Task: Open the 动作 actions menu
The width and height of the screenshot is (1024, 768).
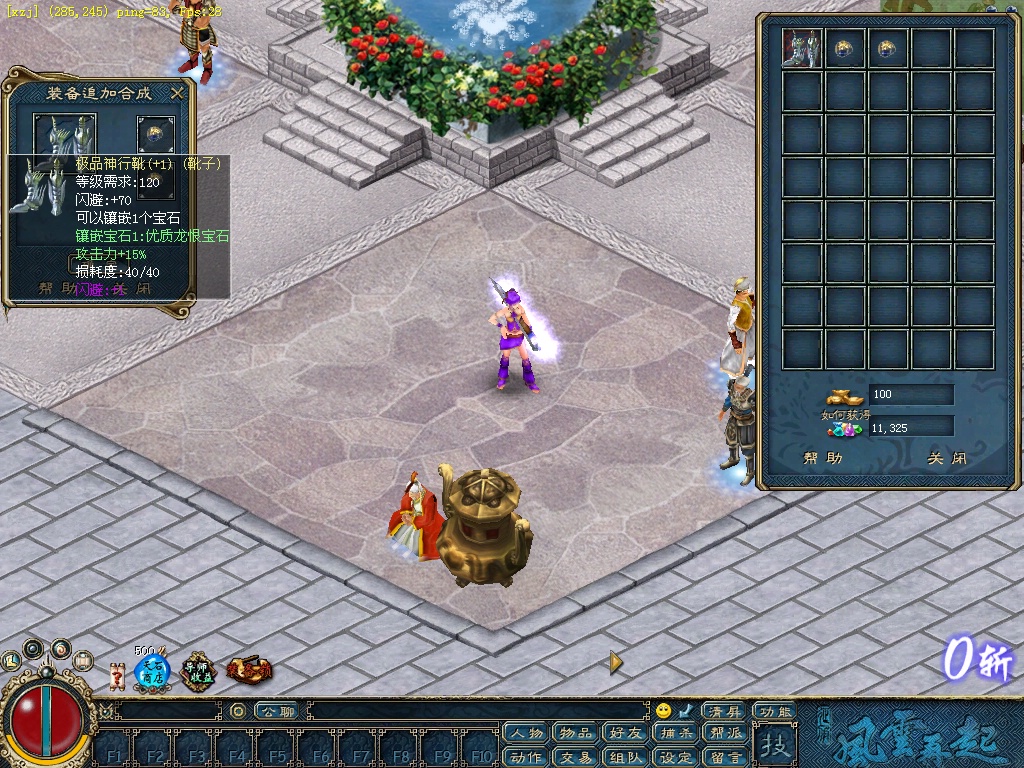Action: [x=526, y=757]
